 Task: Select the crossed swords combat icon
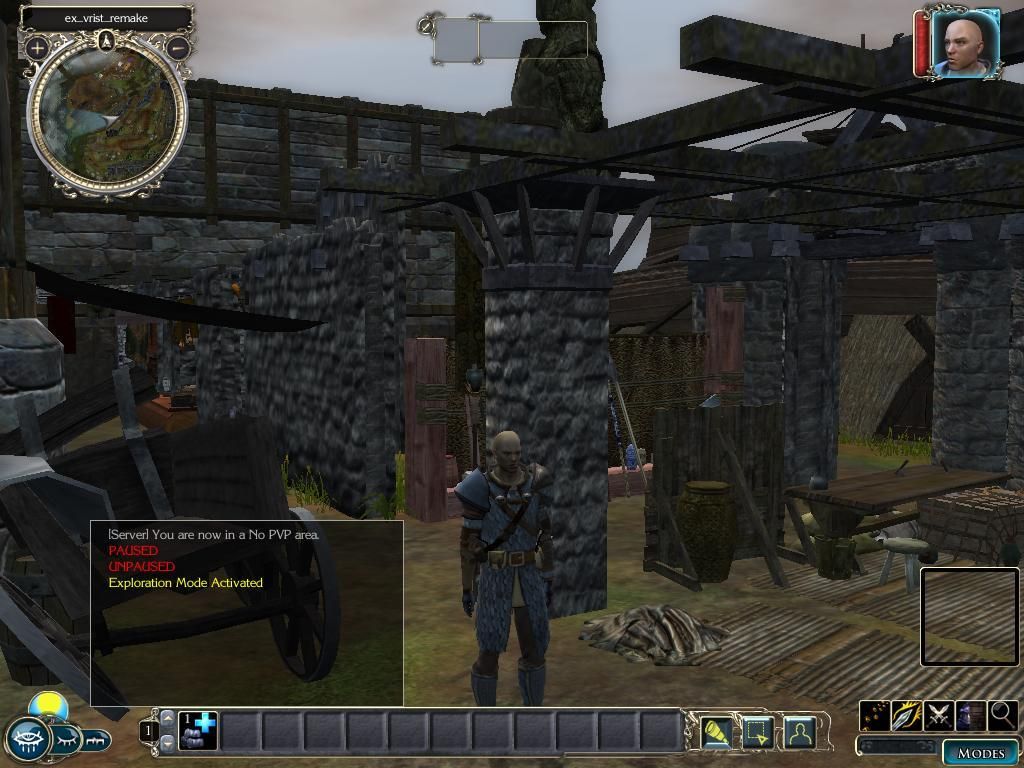pos(939,715)
